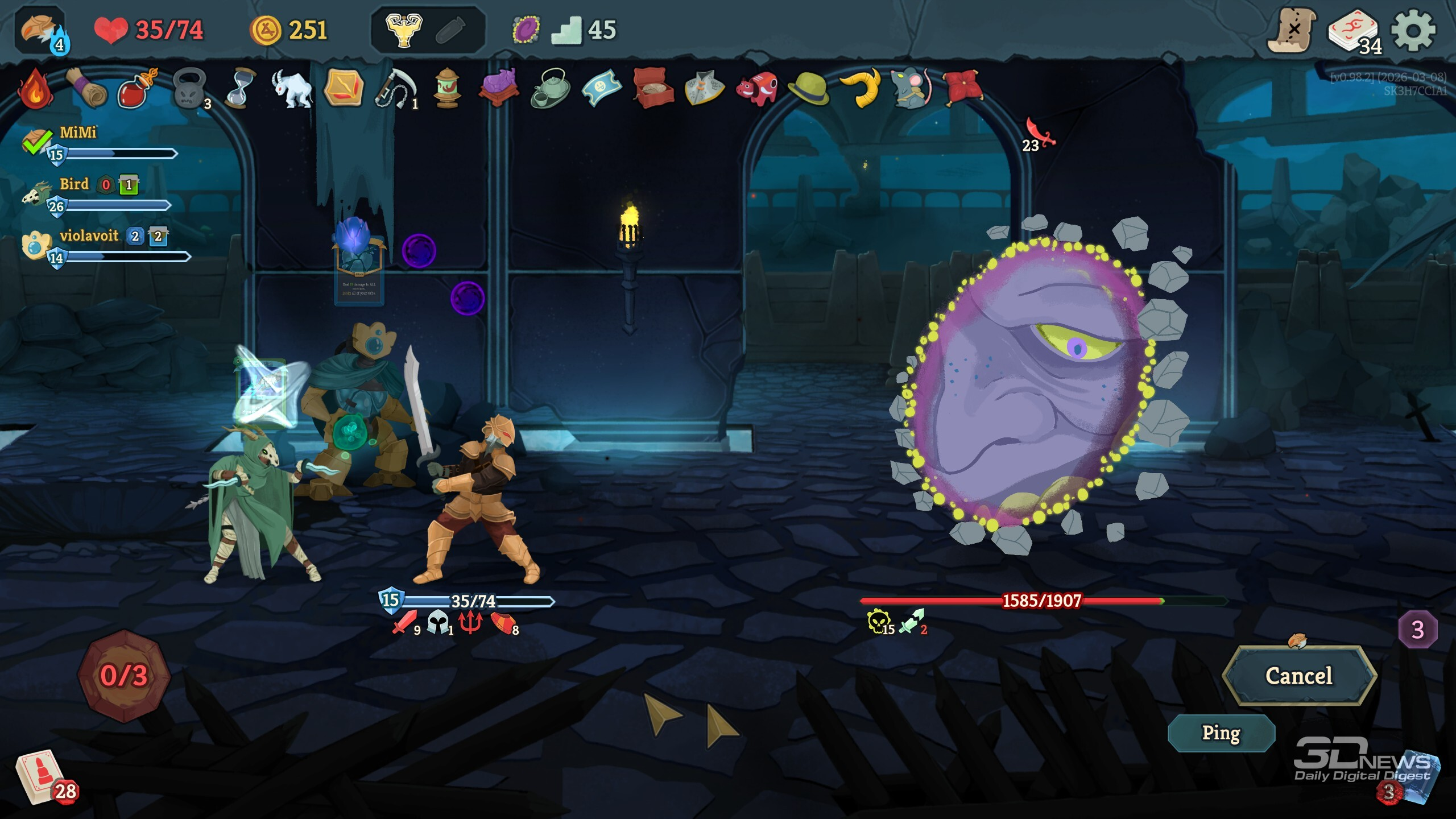Viewport: 1456px width, 819px height.
Task: Open the map scroll
Action: pos(1291,31)
